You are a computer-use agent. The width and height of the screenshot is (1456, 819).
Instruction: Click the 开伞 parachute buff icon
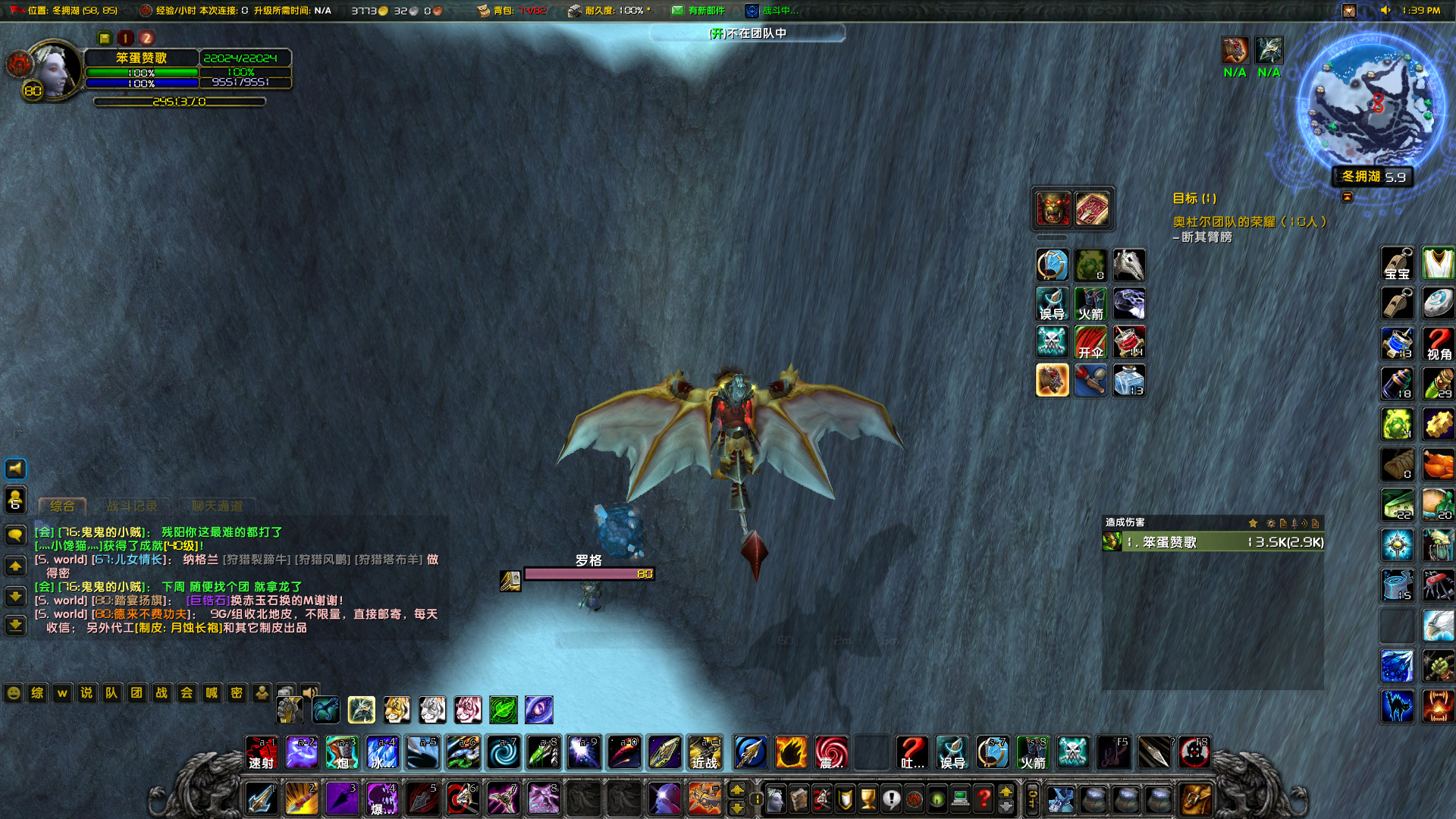1090,342
